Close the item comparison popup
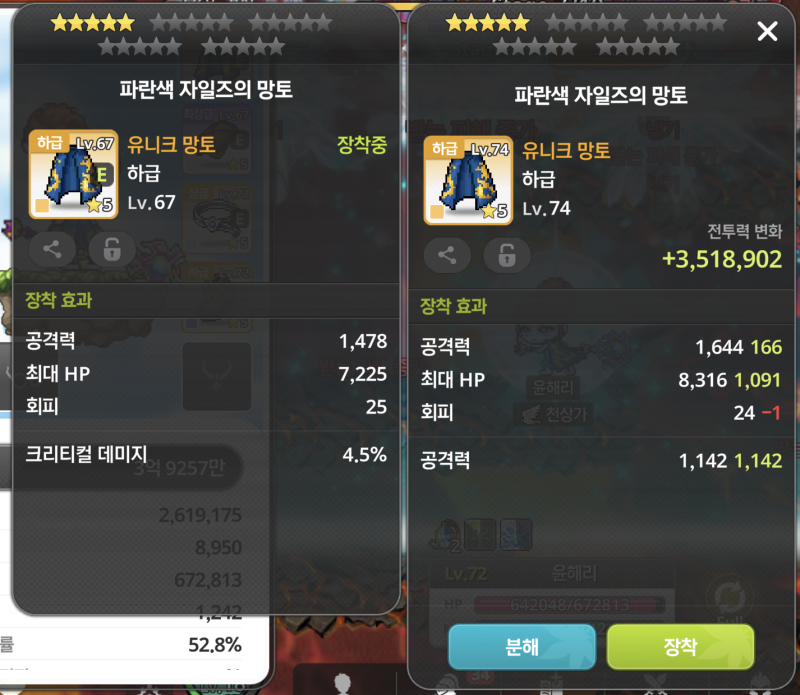Screen dimensions: 800x695 pyautogui.click(x=767, y=32)
